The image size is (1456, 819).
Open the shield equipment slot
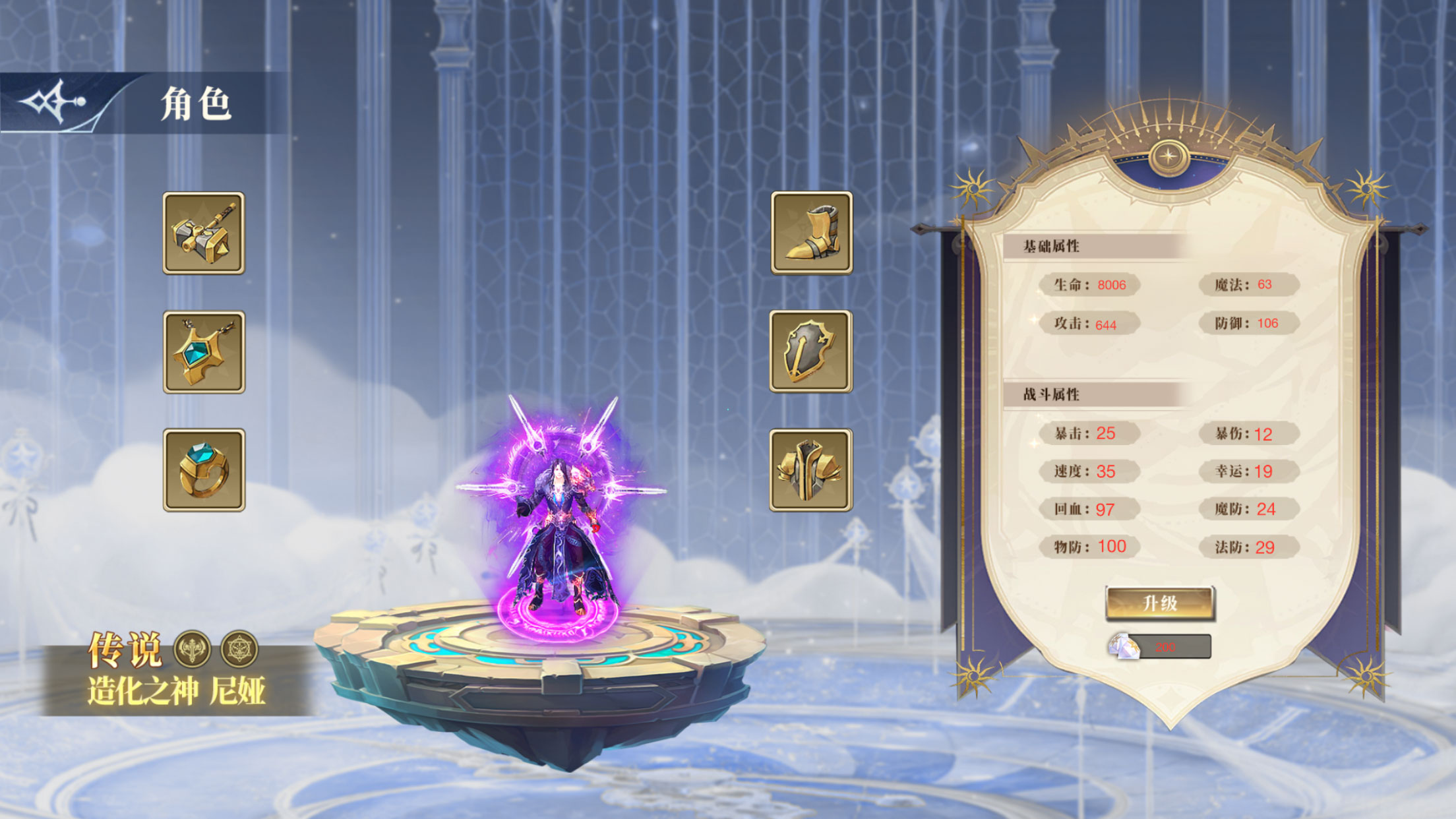[x=810, y=351]
